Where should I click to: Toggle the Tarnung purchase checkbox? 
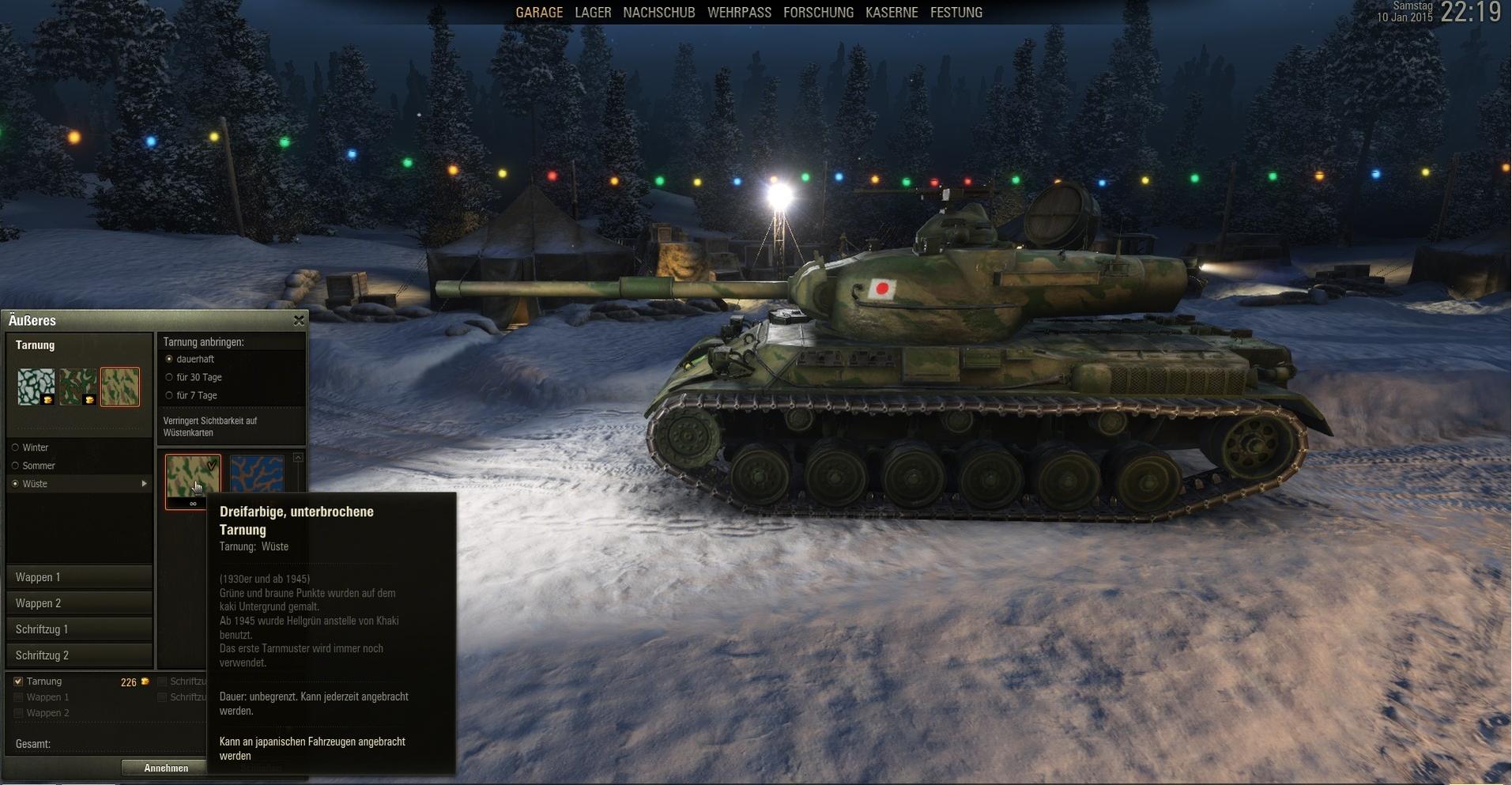pos(18,681)
